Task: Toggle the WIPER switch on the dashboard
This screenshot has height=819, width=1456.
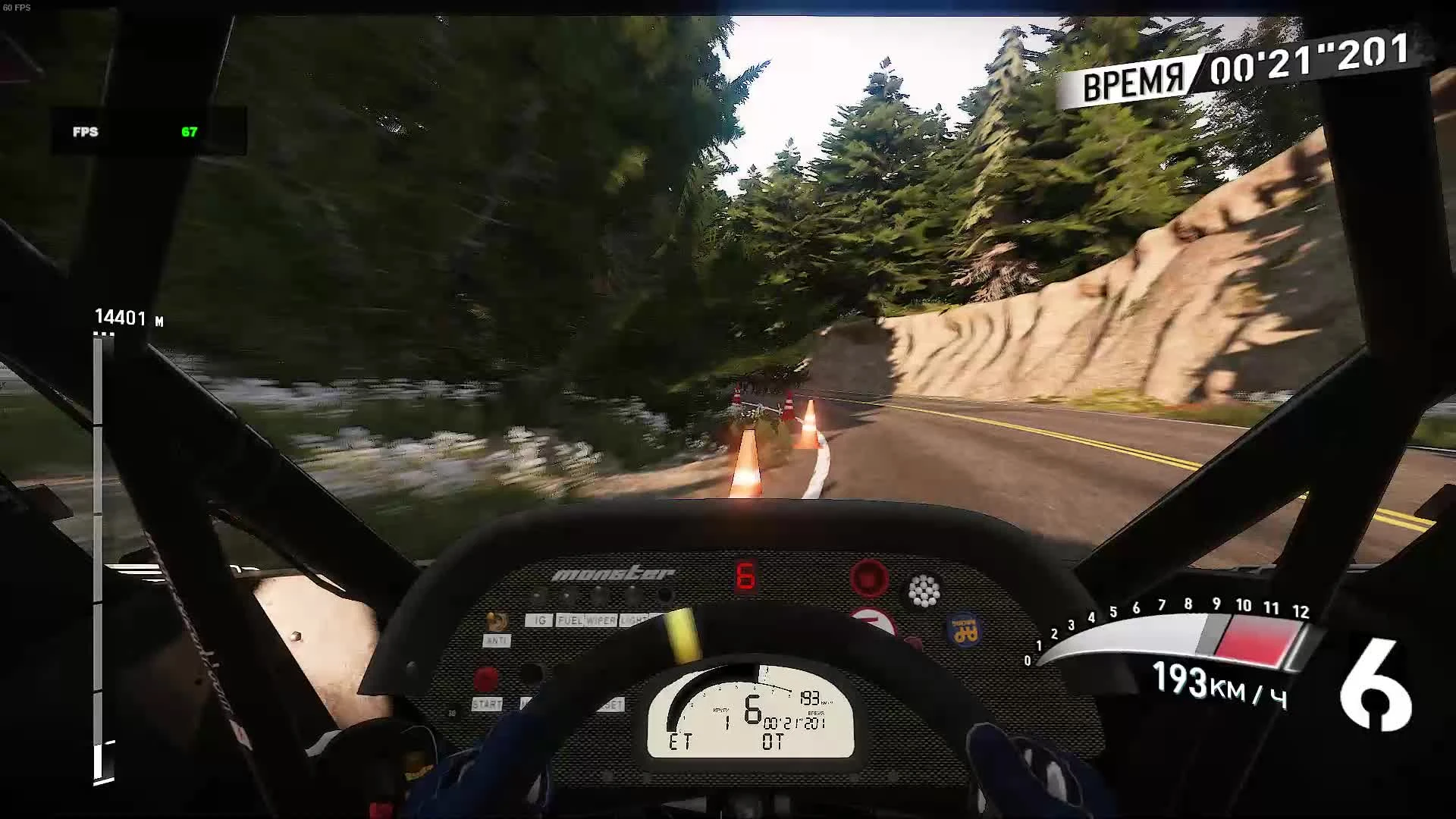Action: pyautogui.click(x=600, y=620)
